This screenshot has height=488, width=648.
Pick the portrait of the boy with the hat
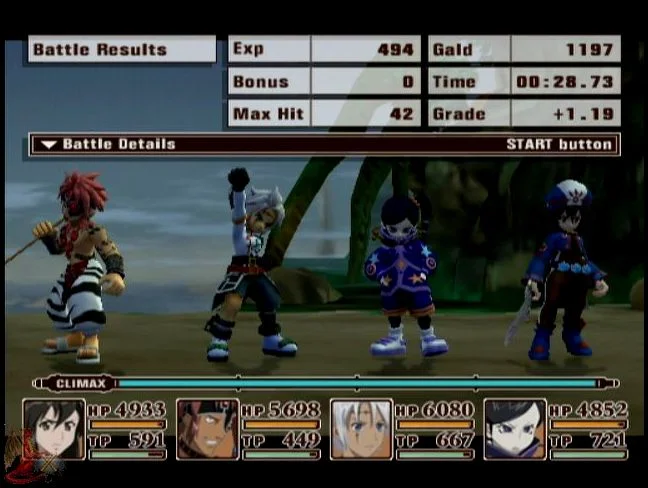coord(515,429)
